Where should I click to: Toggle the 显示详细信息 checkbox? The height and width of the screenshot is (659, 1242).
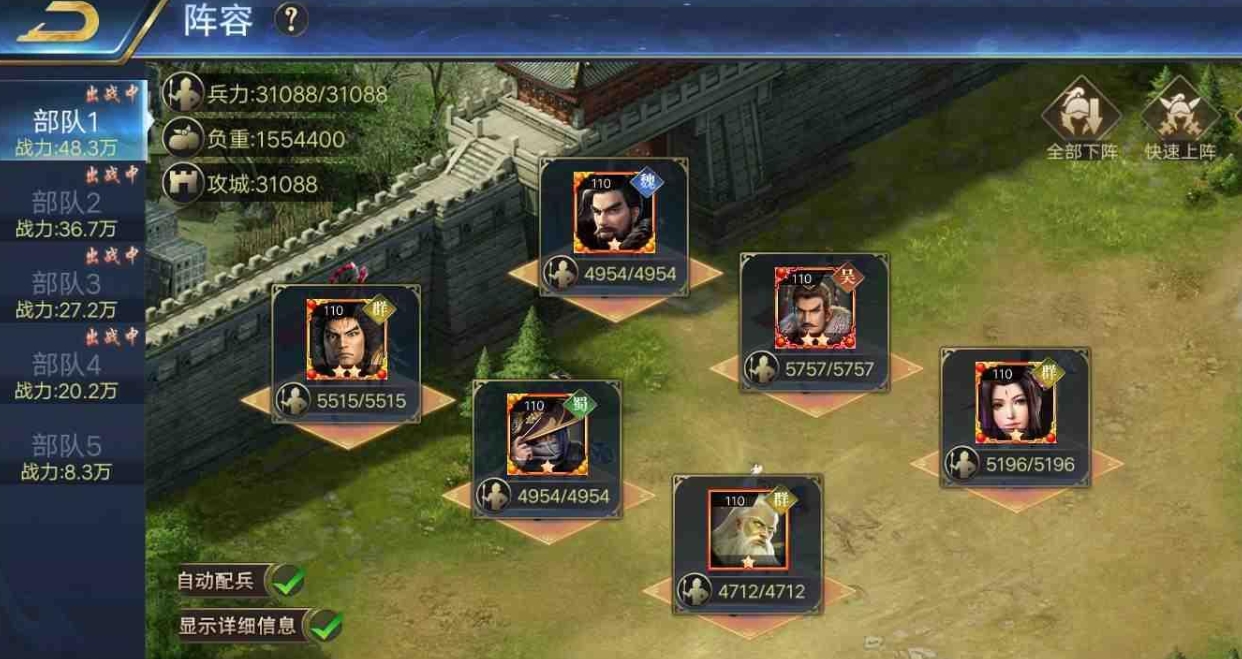326,626
